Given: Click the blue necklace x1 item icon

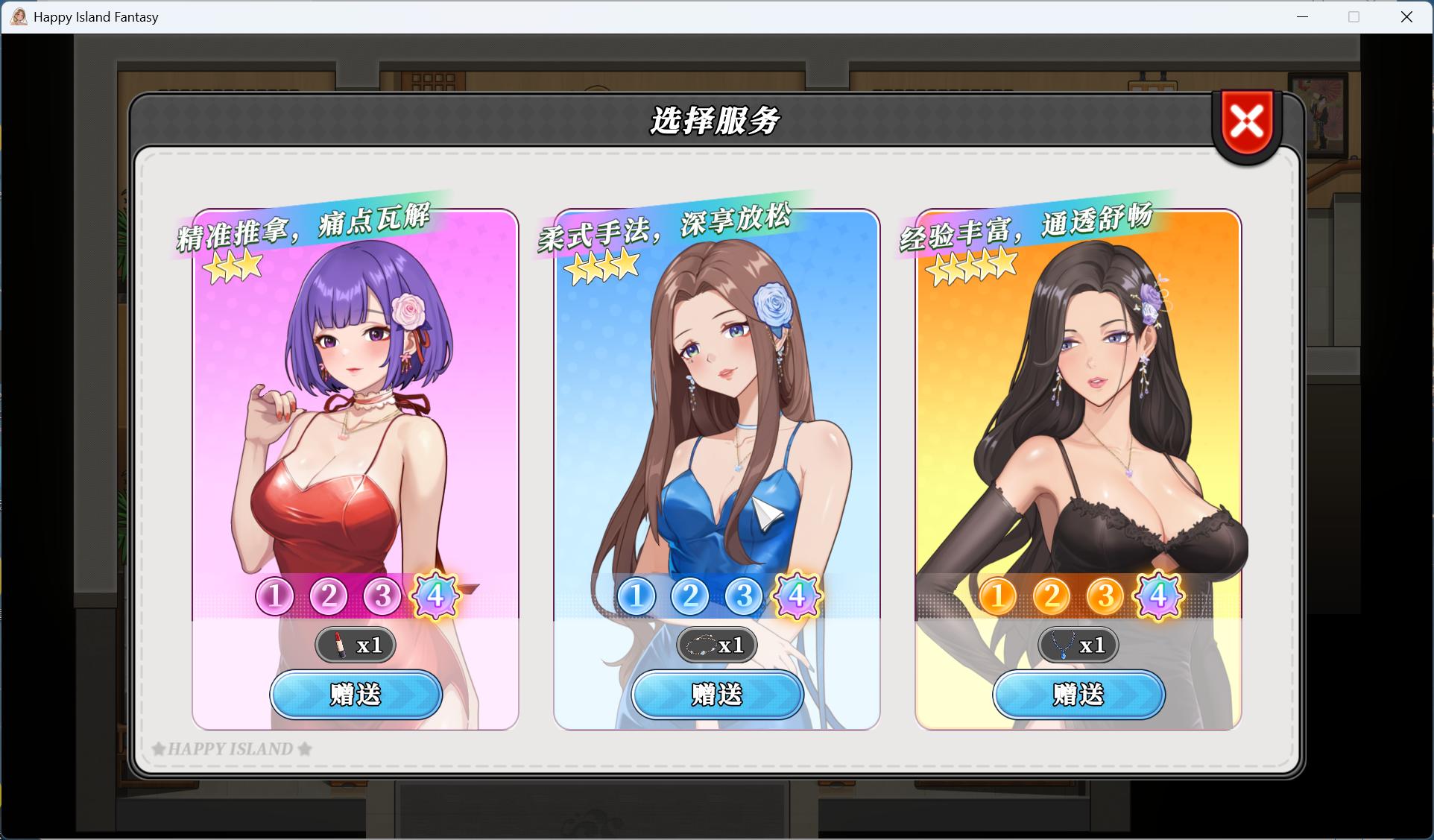Looking at the screenshot, I should (1078, 645).
